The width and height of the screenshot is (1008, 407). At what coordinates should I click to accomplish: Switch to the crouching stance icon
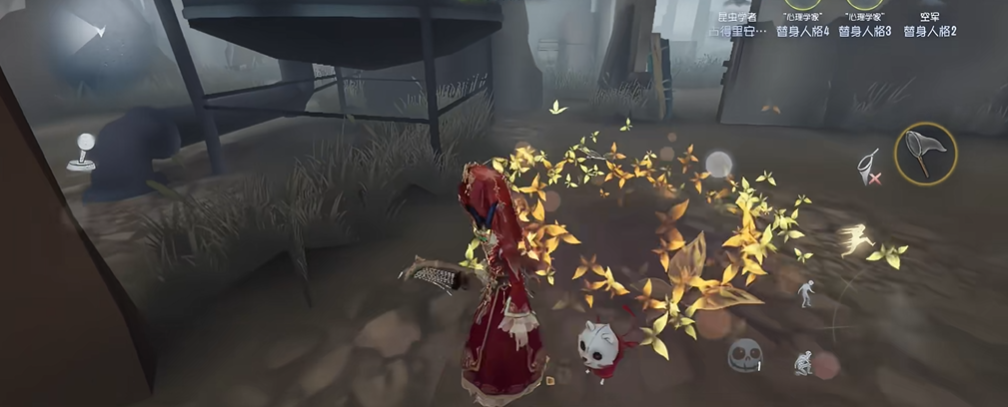click(802, 363)
